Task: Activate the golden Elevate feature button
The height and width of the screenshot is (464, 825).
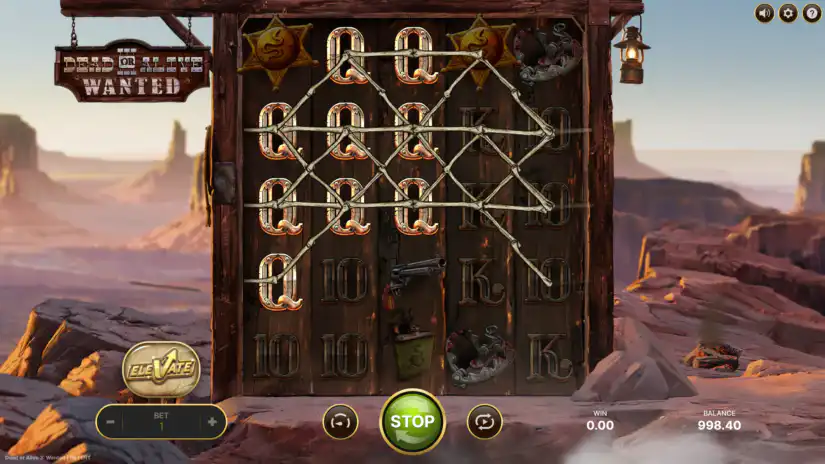Action: (x=161, y=369)
